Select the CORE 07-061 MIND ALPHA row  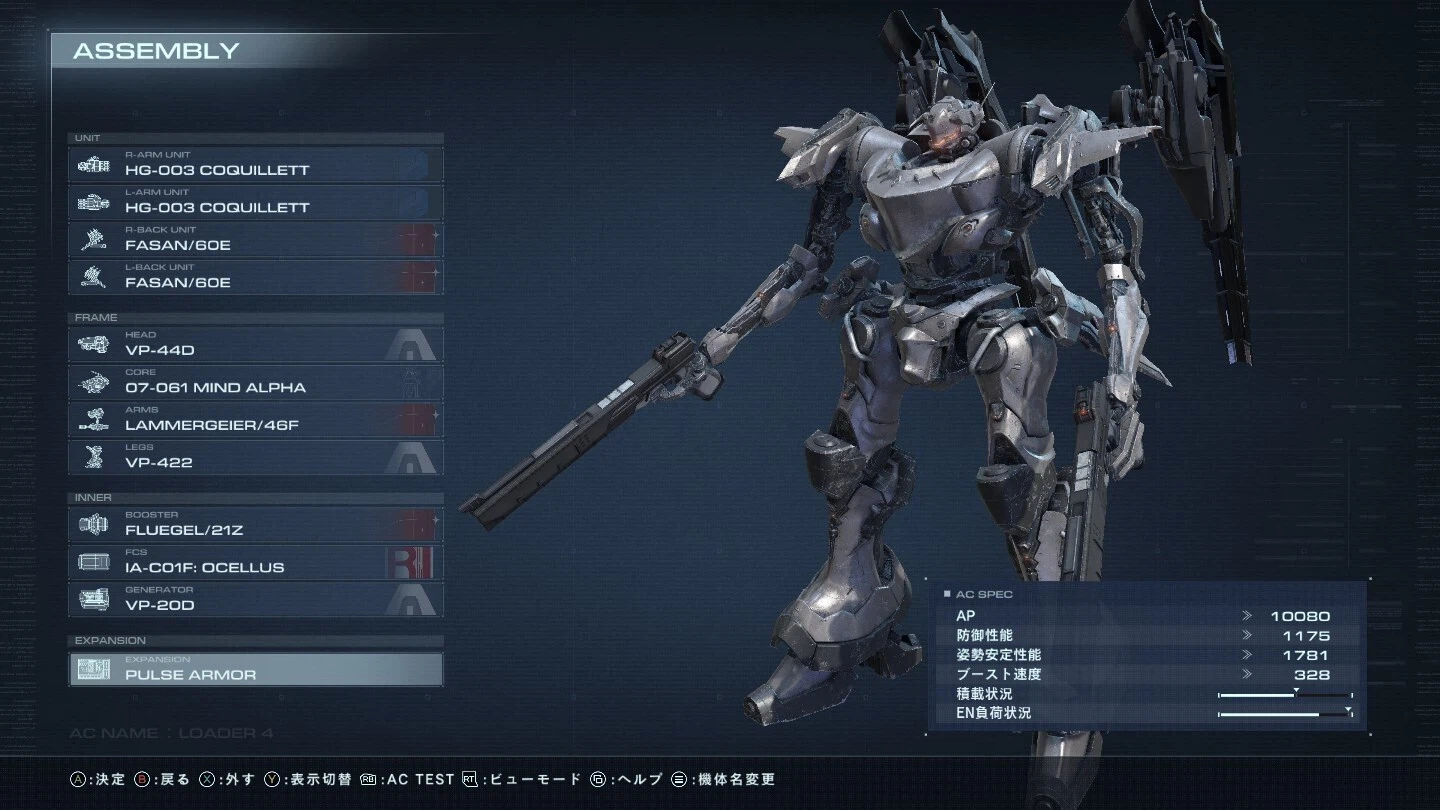255,381
